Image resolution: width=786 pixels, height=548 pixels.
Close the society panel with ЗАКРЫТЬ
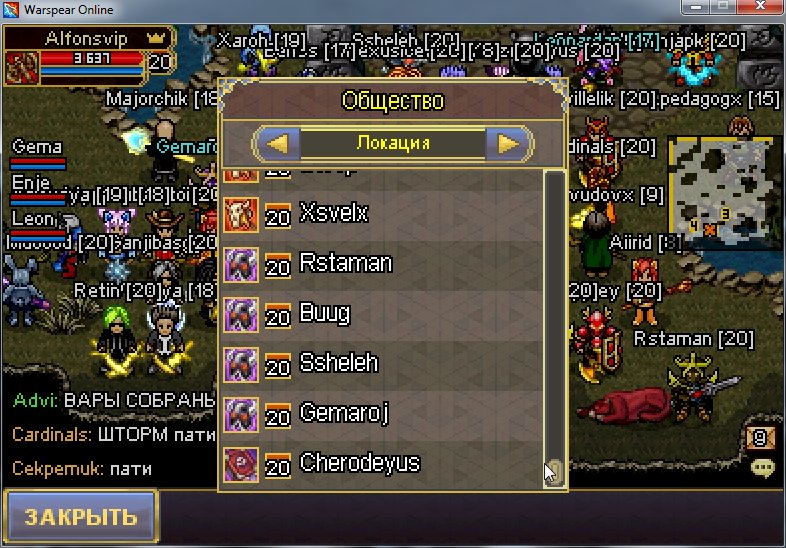point(80,517)
